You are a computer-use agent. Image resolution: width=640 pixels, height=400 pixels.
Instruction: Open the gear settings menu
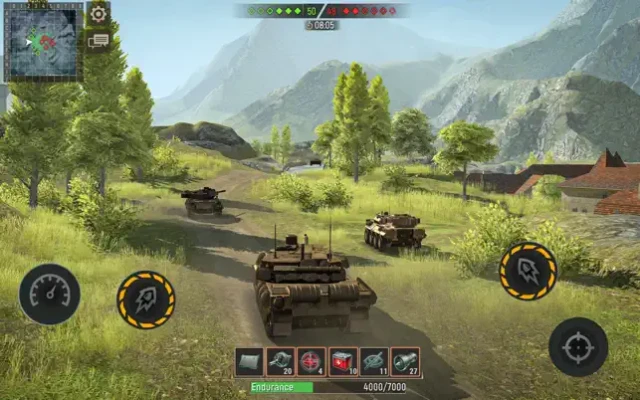click(98, 14)
